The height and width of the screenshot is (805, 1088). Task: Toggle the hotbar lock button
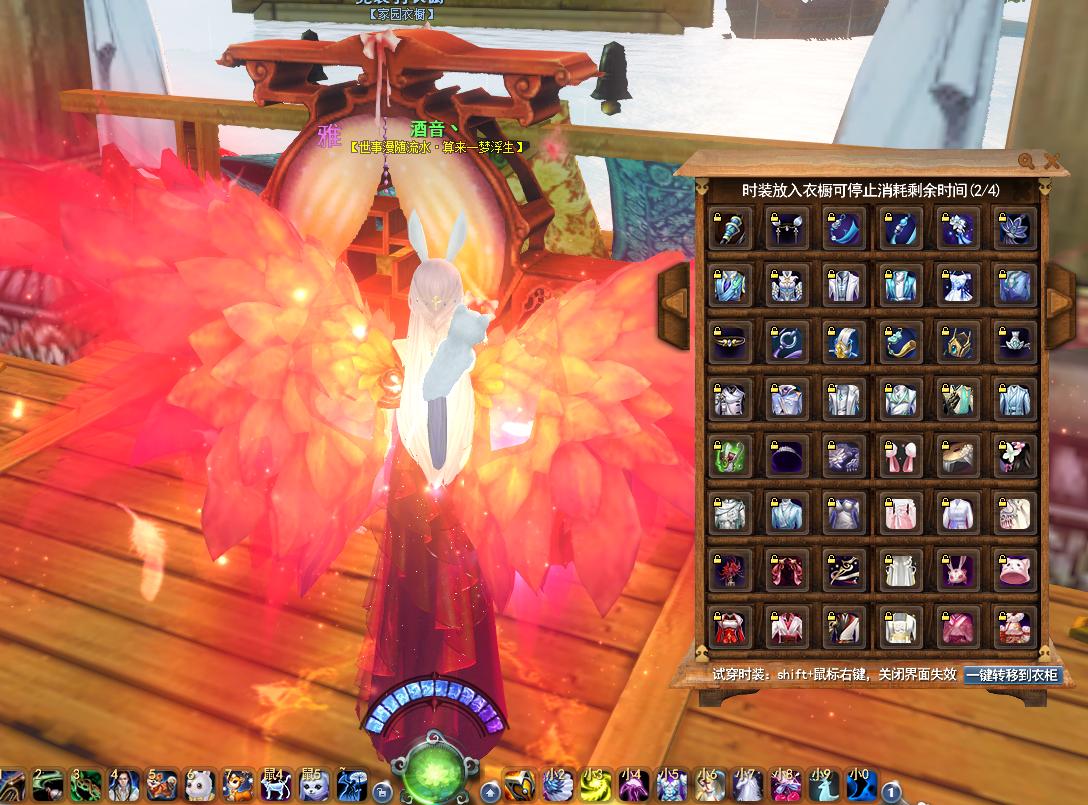(x=381, y=792)
